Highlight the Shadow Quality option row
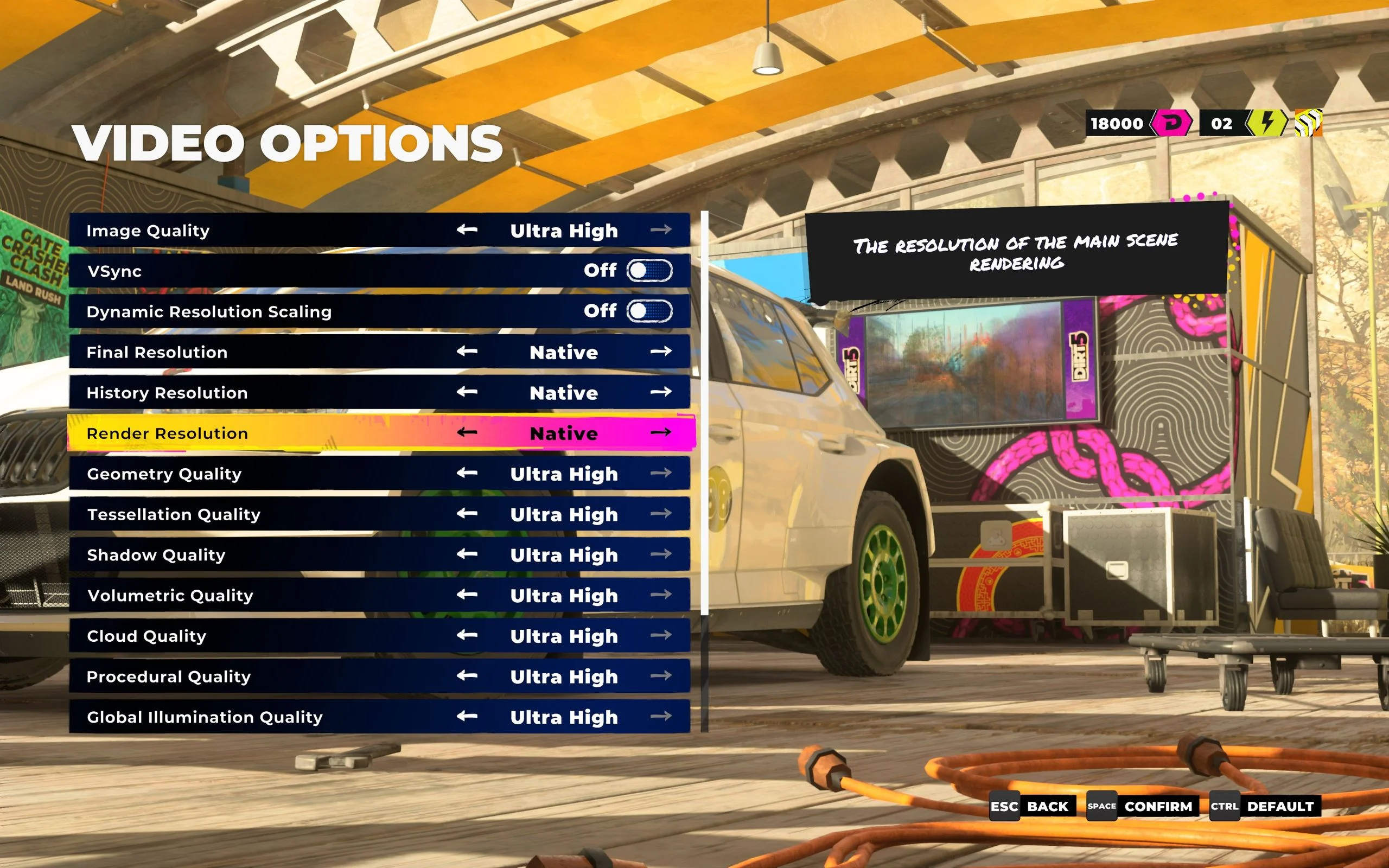The width and height of the screenshot is (1389, 868). [156, 555]
